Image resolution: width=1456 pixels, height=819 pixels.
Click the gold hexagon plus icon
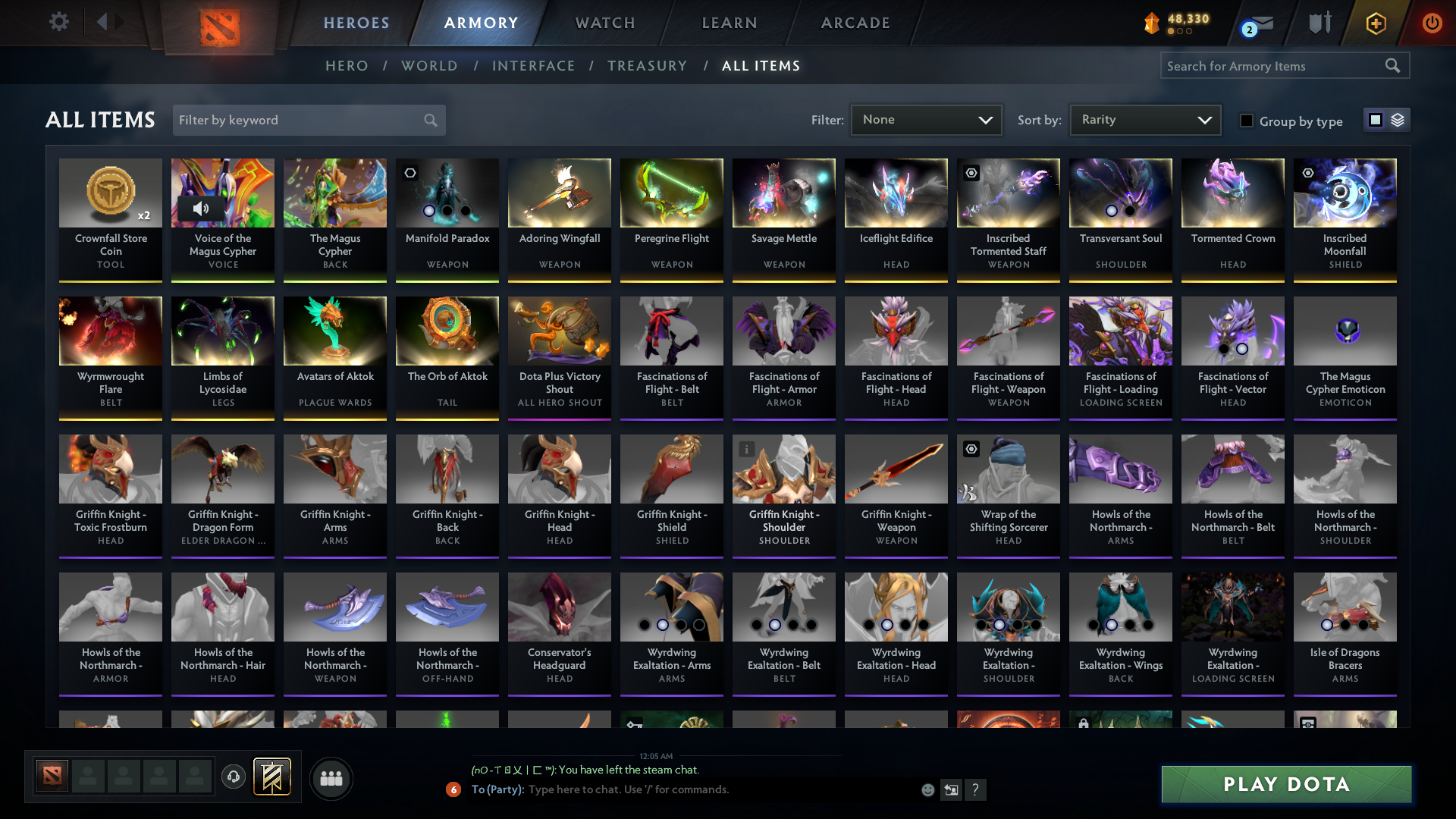[x=1375, y=23]
